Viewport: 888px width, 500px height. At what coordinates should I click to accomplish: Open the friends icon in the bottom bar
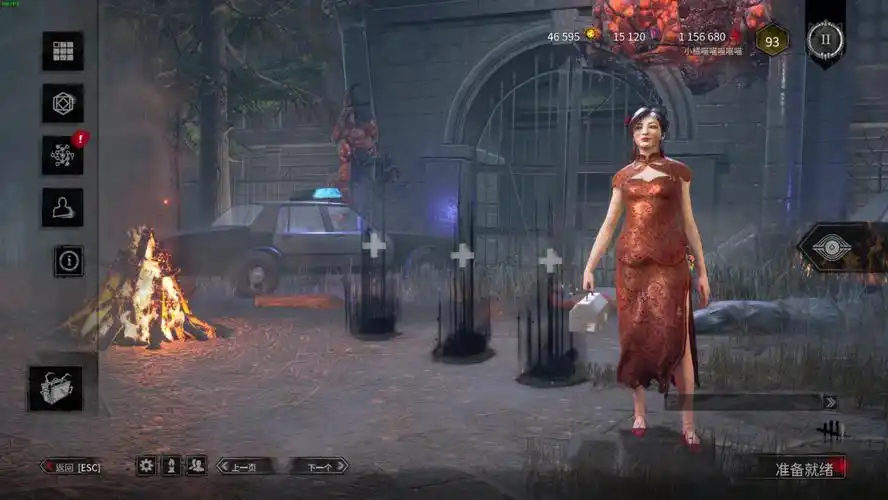pos(196,465)
